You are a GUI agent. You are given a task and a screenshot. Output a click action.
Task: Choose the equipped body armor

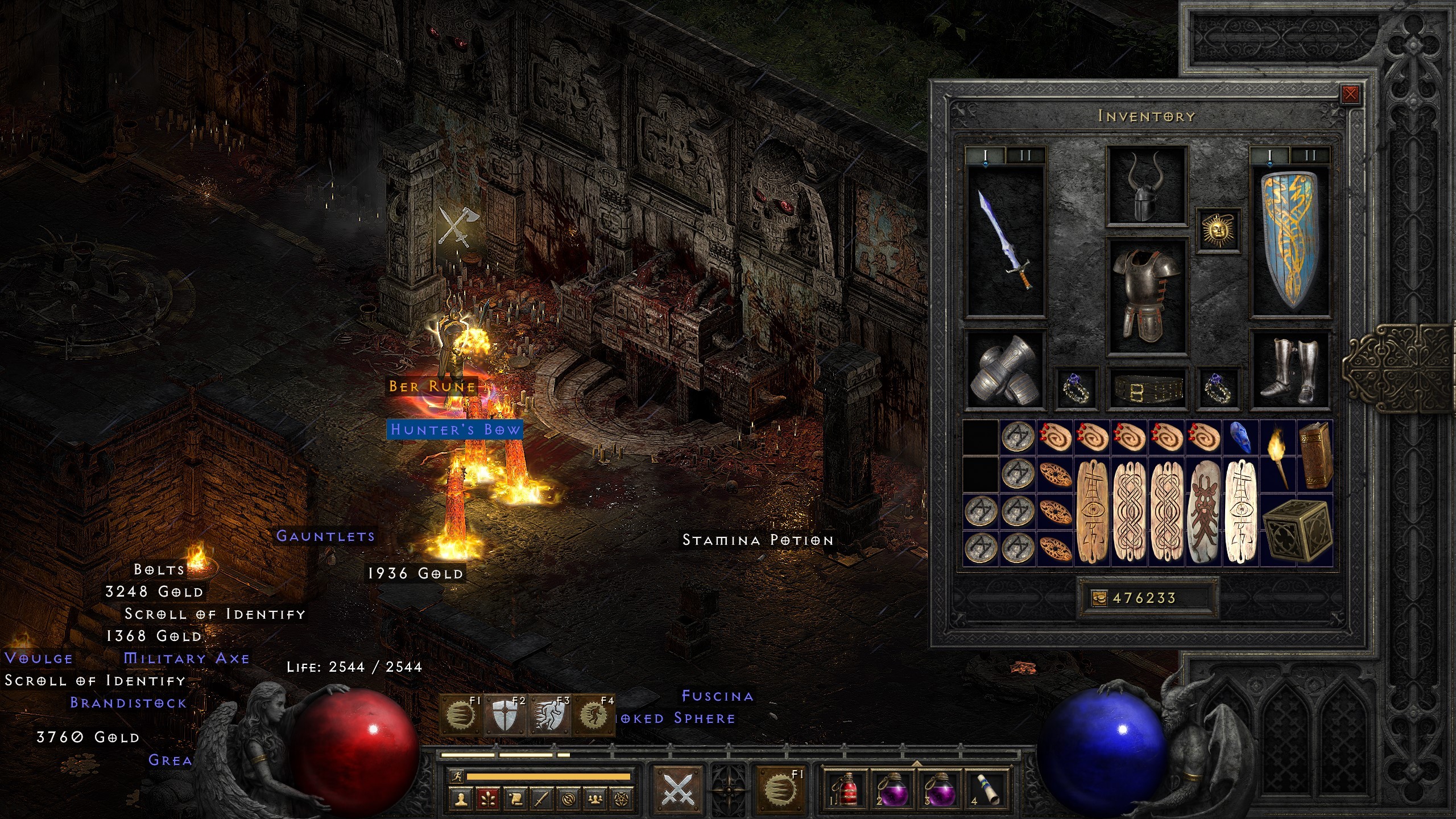pos(1146,296)
